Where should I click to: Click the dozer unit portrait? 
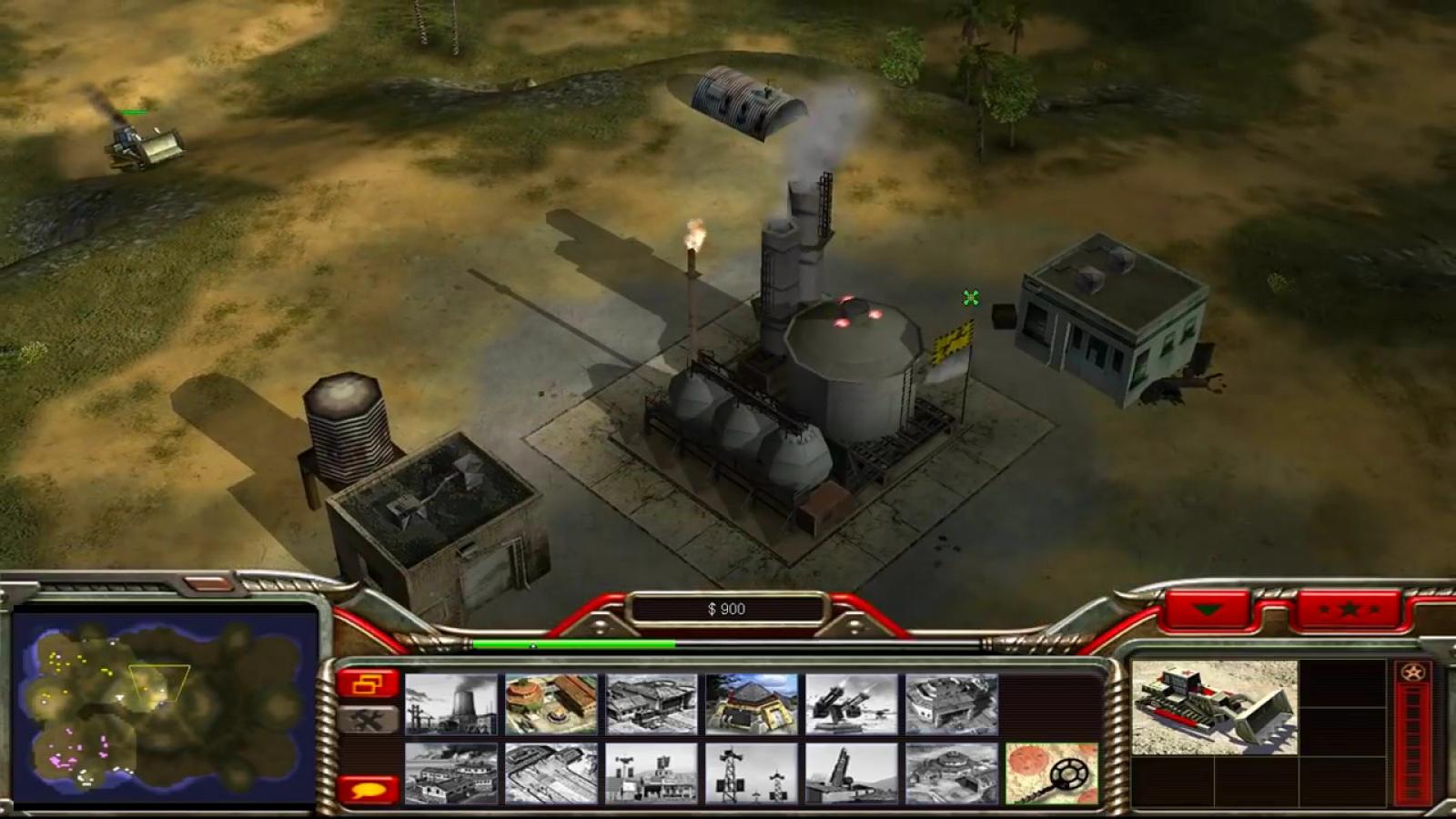point(1214,707)
